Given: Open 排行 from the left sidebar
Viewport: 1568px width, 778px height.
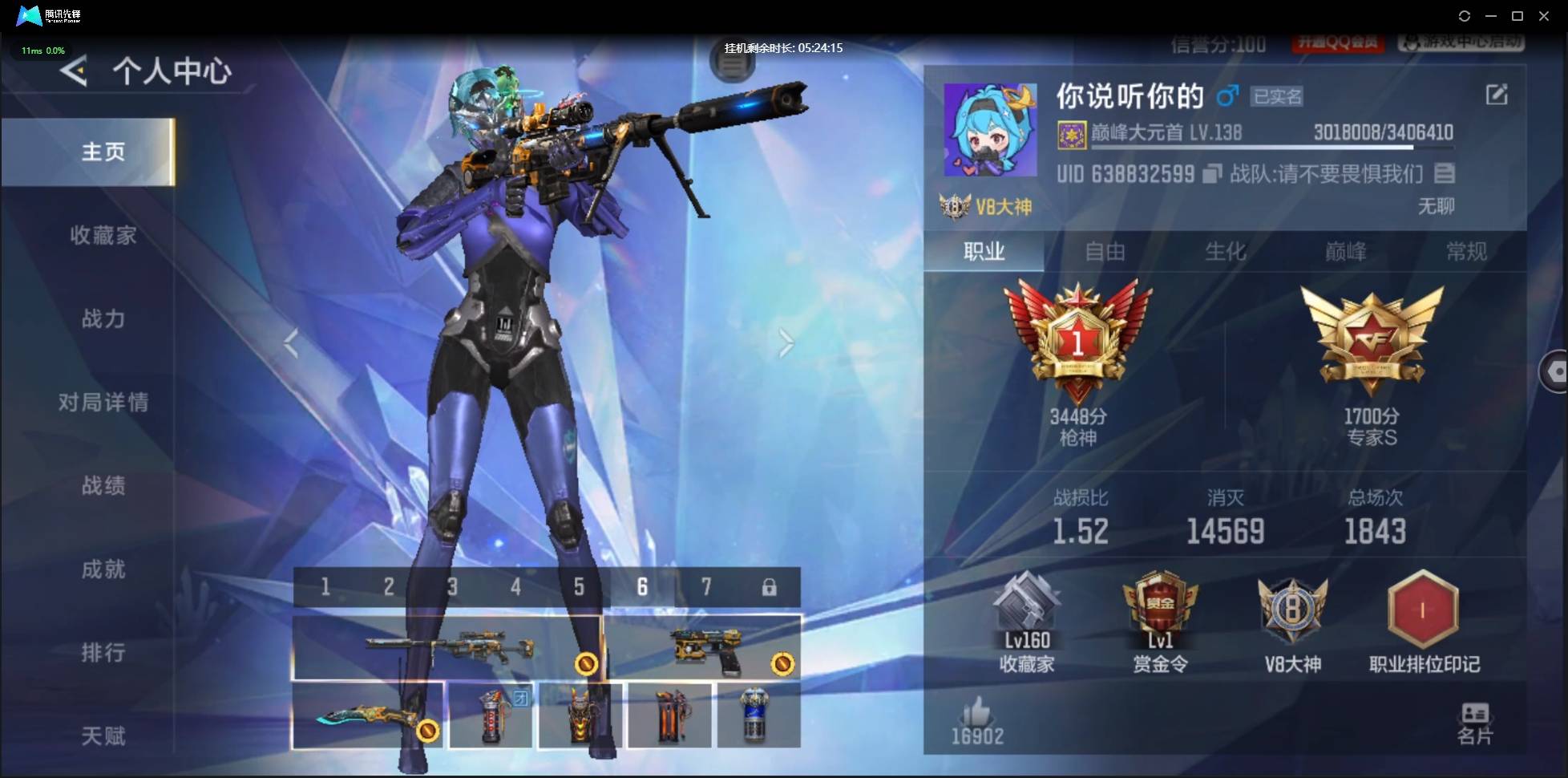Looking at the screenshot, I should pos(103,653).
